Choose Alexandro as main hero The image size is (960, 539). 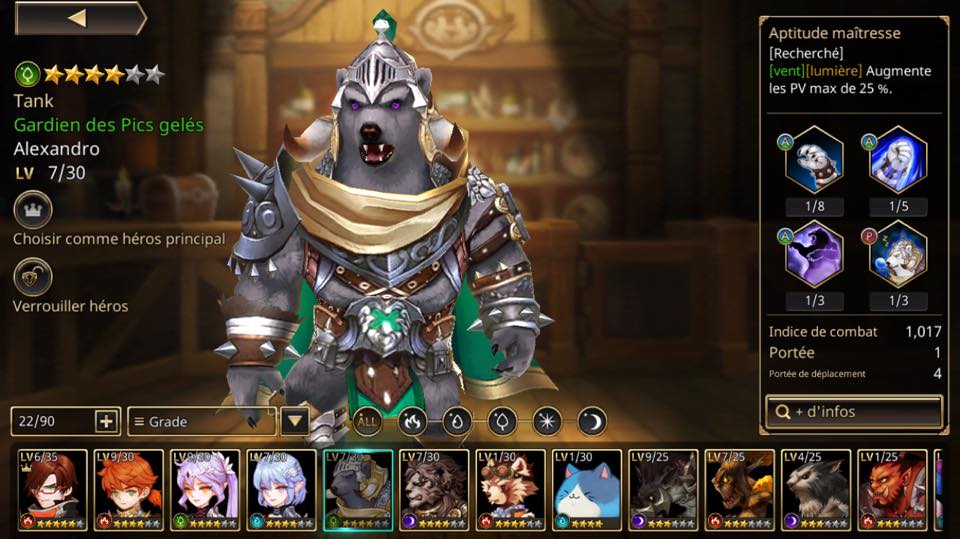33,211
